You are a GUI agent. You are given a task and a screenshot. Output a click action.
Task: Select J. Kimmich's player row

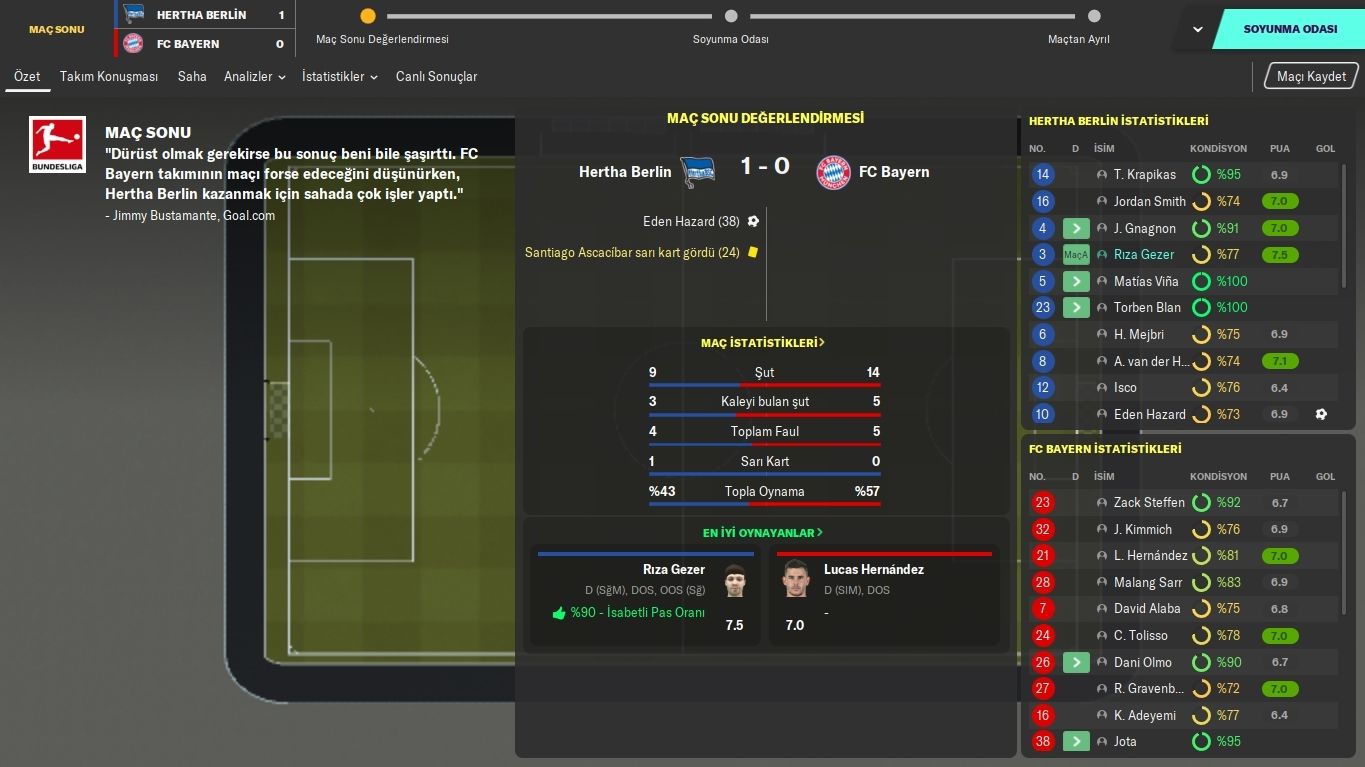pyautogui.click(x=1142, y=529)
